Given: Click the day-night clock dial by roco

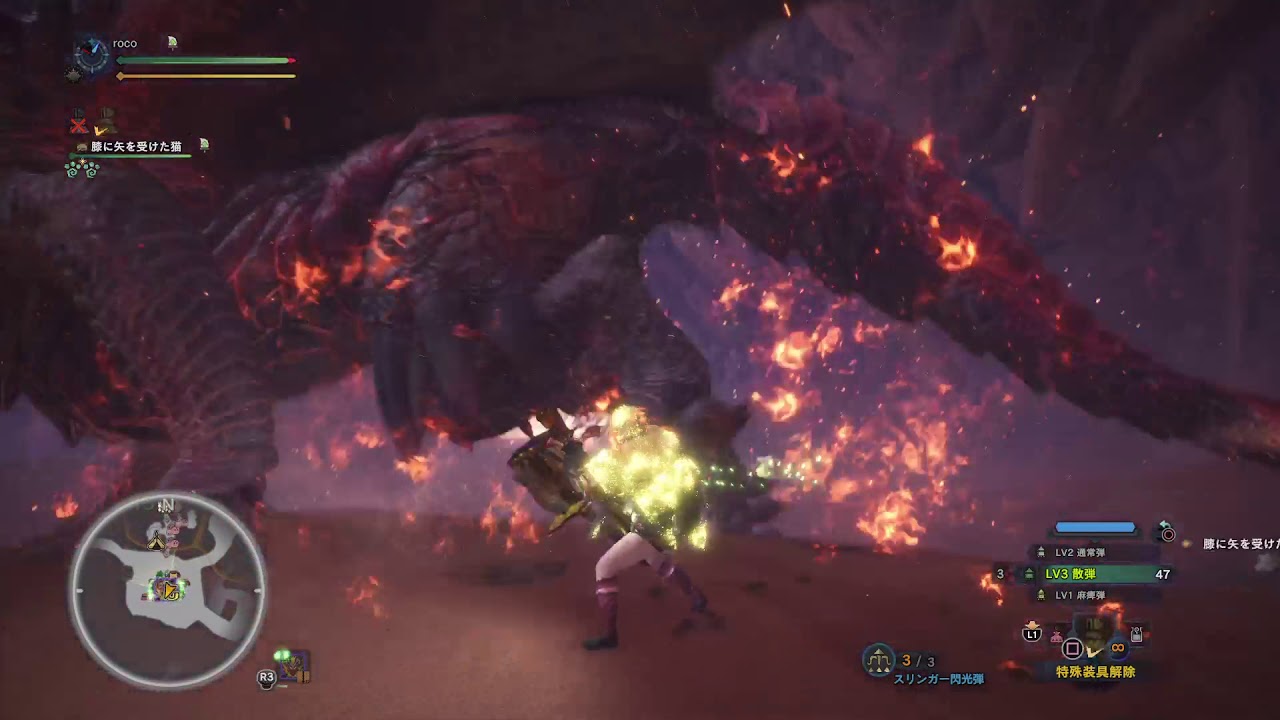Looking at the screenshot, I should [92, 56].
